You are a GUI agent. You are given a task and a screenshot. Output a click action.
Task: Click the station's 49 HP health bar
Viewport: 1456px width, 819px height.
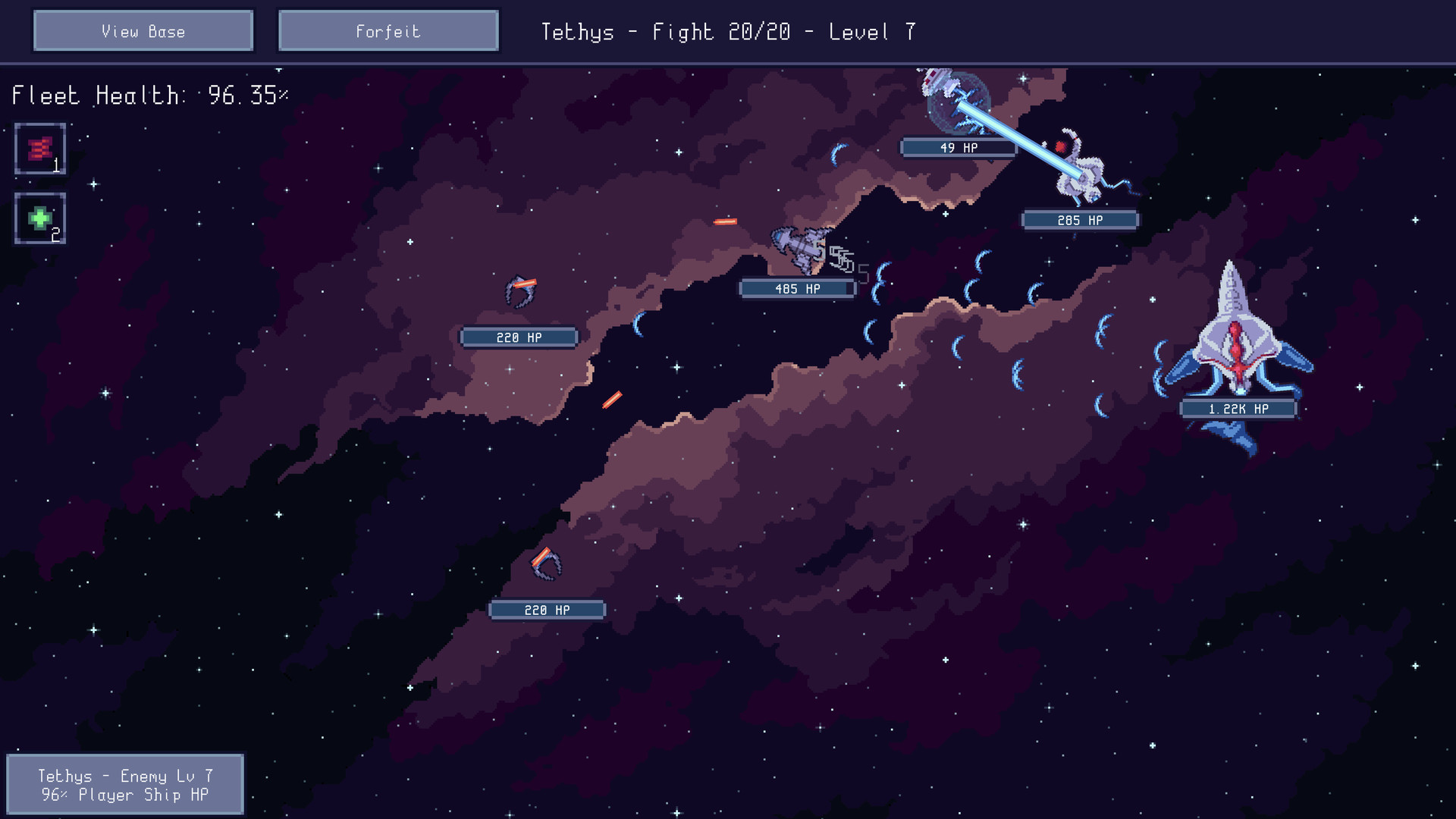(x=959, y=146)
